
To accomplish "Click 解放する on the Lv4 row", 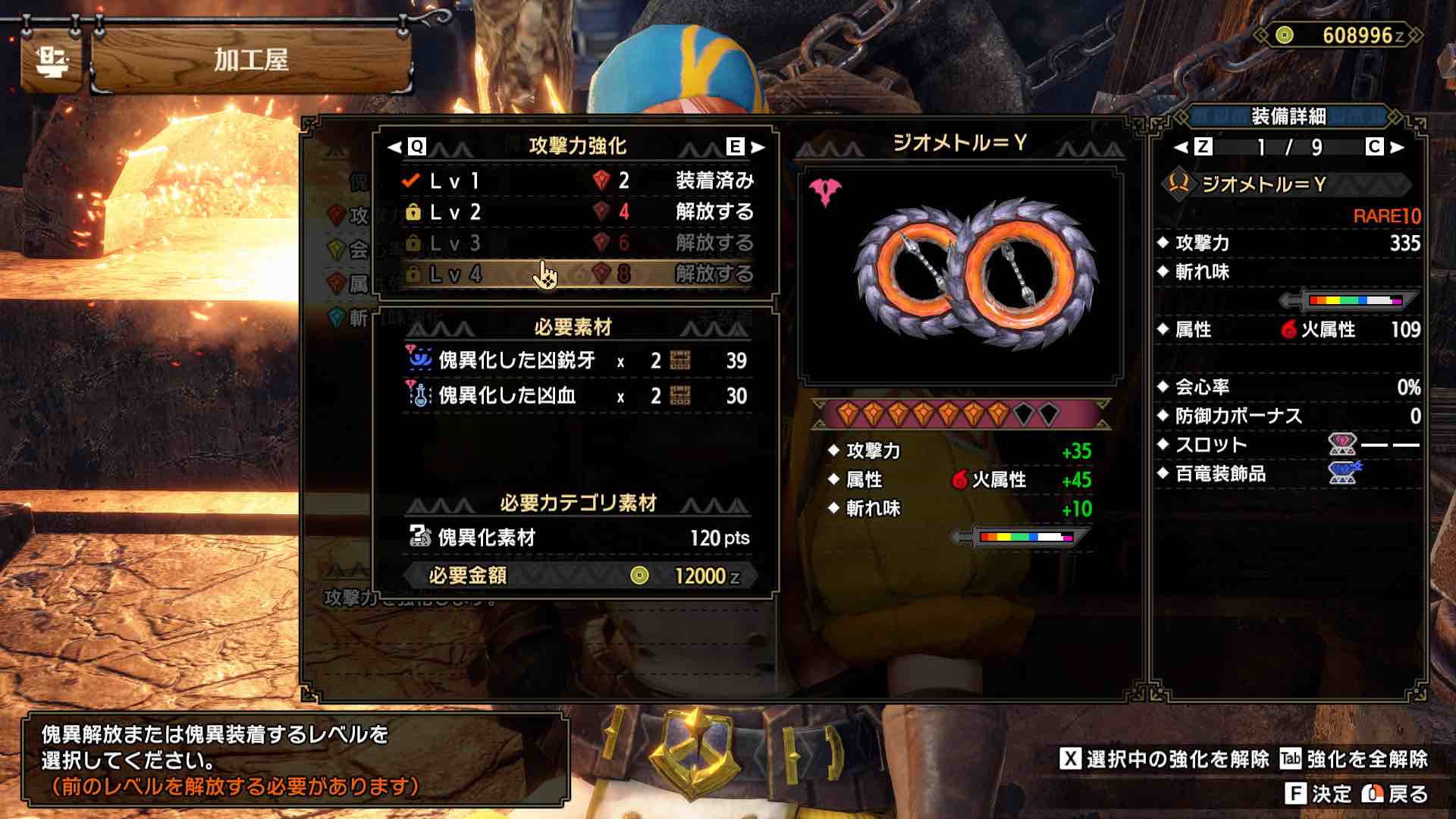I will point(715,271).
